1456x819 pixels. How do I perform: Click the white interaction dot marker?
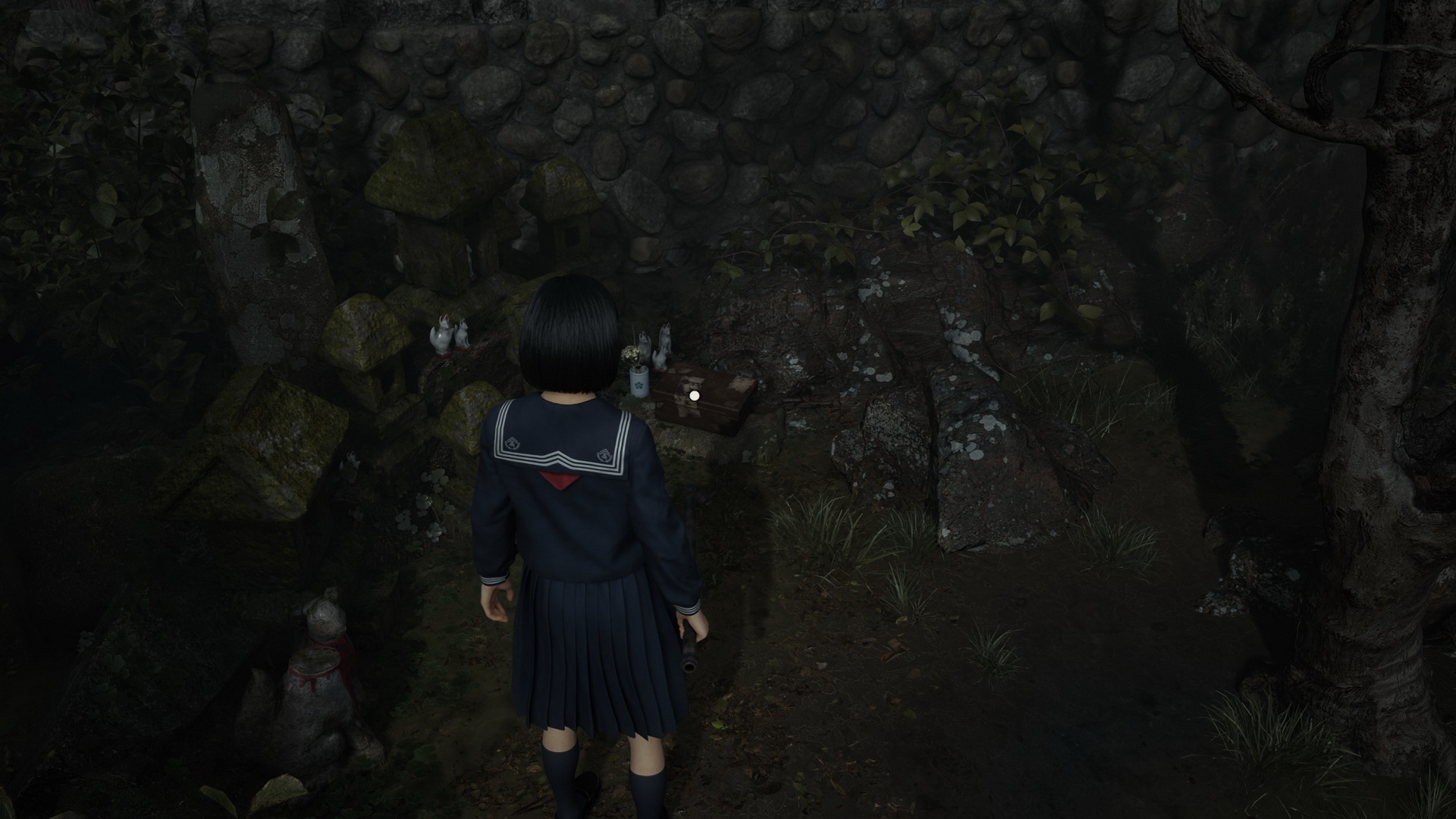[694, 395]
